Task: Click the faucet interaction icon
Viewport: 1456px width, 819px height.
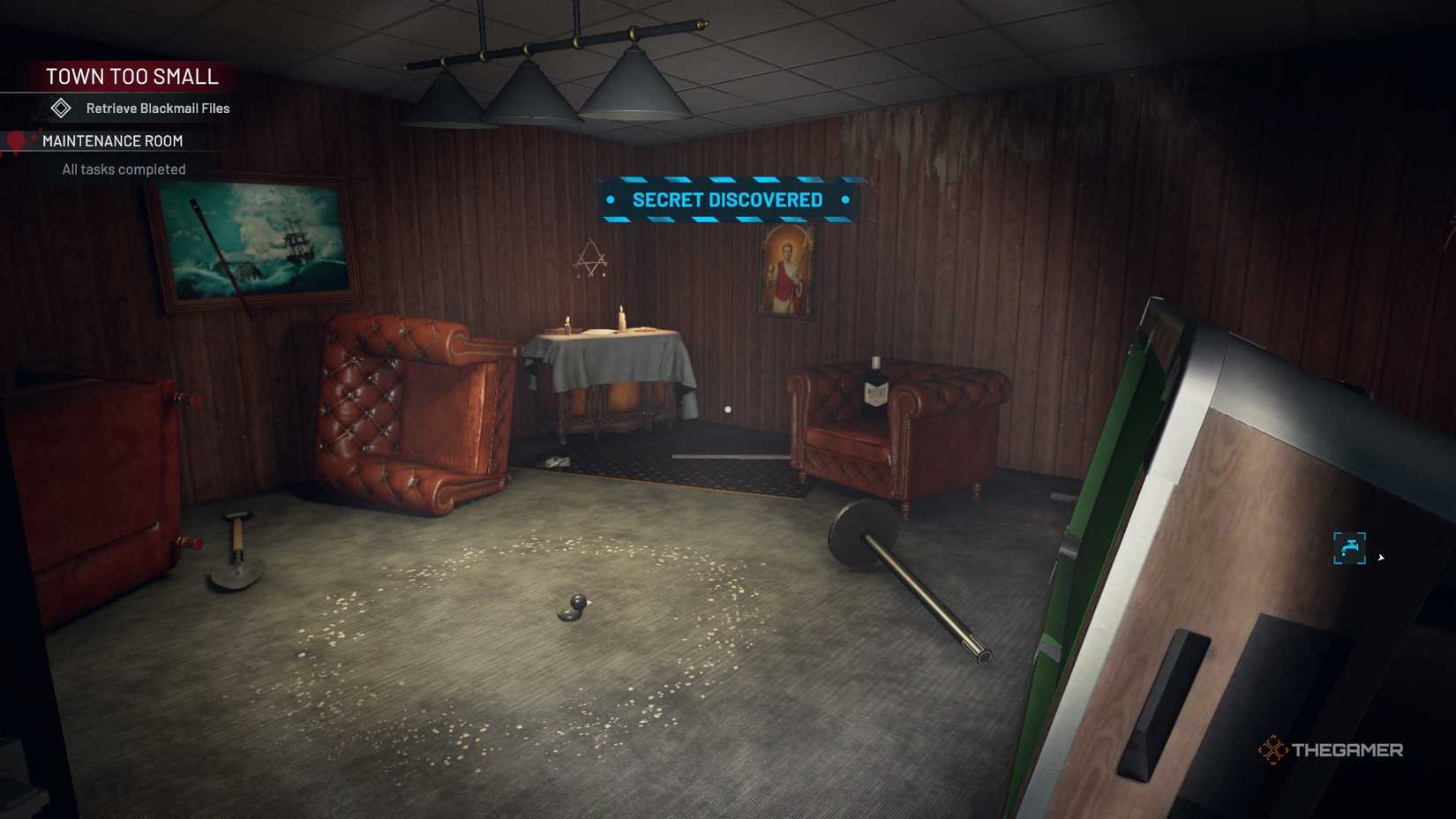Action: click(x=1350, y=545)
